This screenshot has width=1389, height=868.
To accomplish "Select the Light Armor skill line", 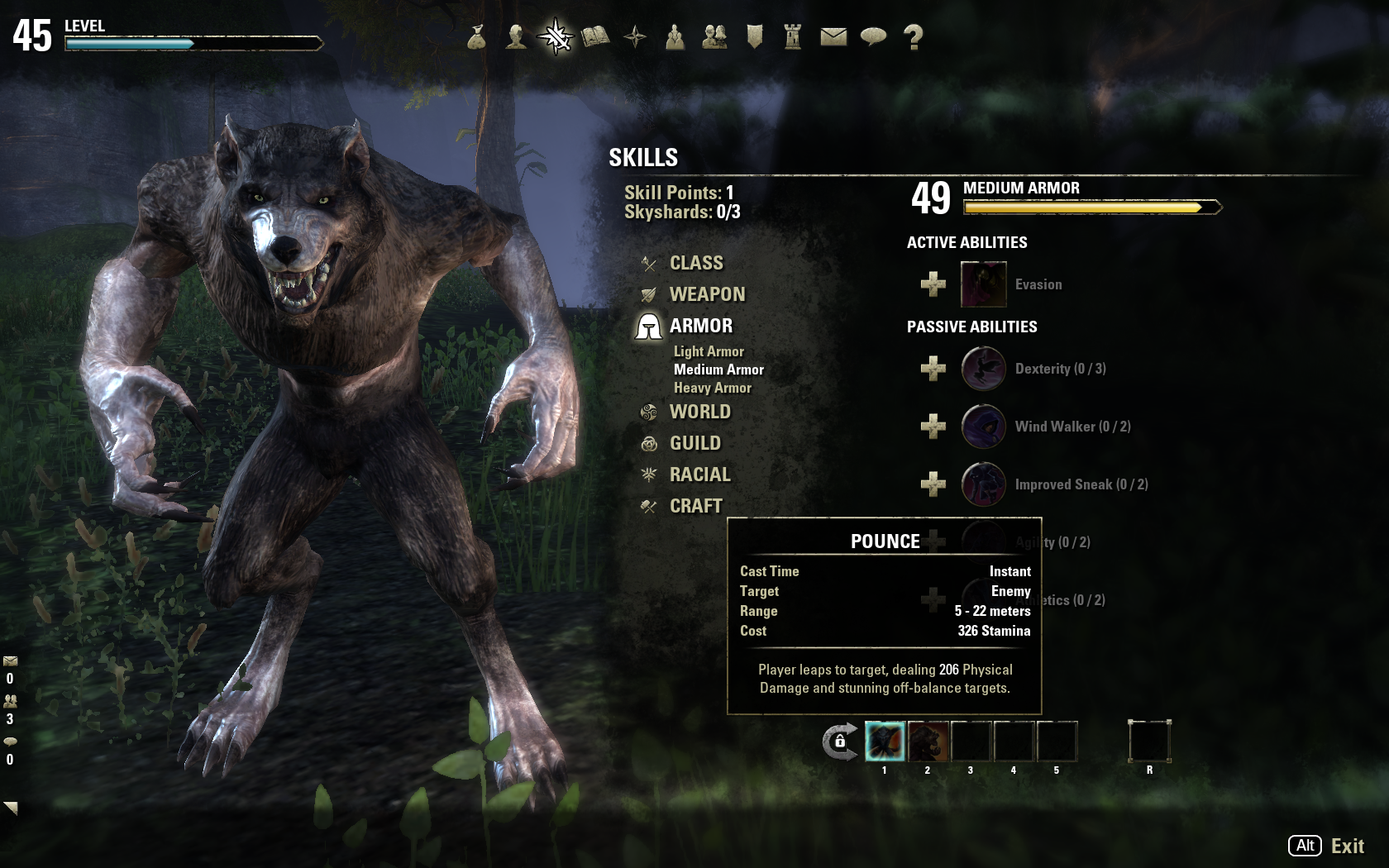I will [709, 352].
